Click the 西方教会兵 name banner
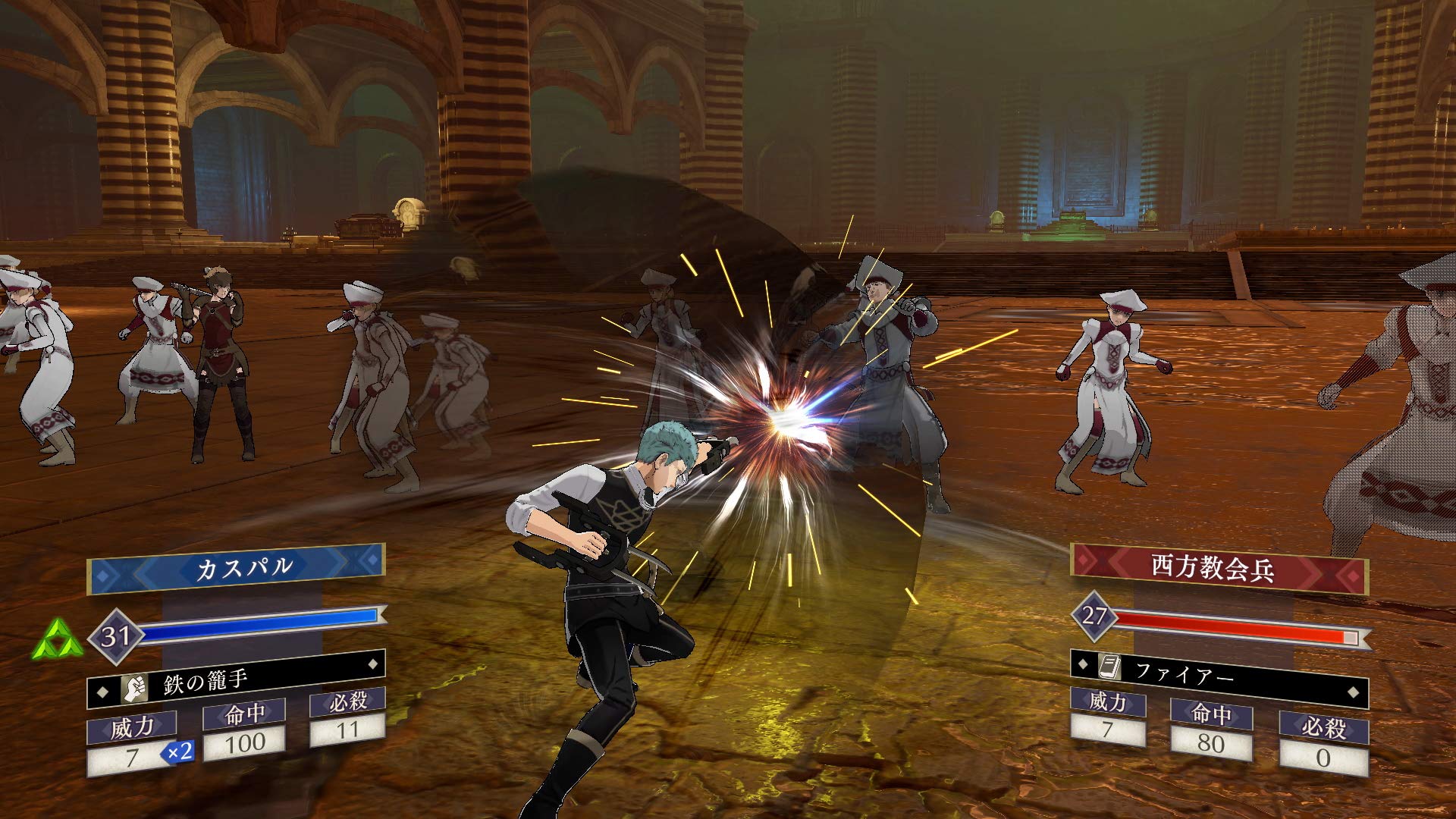This screenshot has width=1456, height=819. click(x=1219, y=568)
